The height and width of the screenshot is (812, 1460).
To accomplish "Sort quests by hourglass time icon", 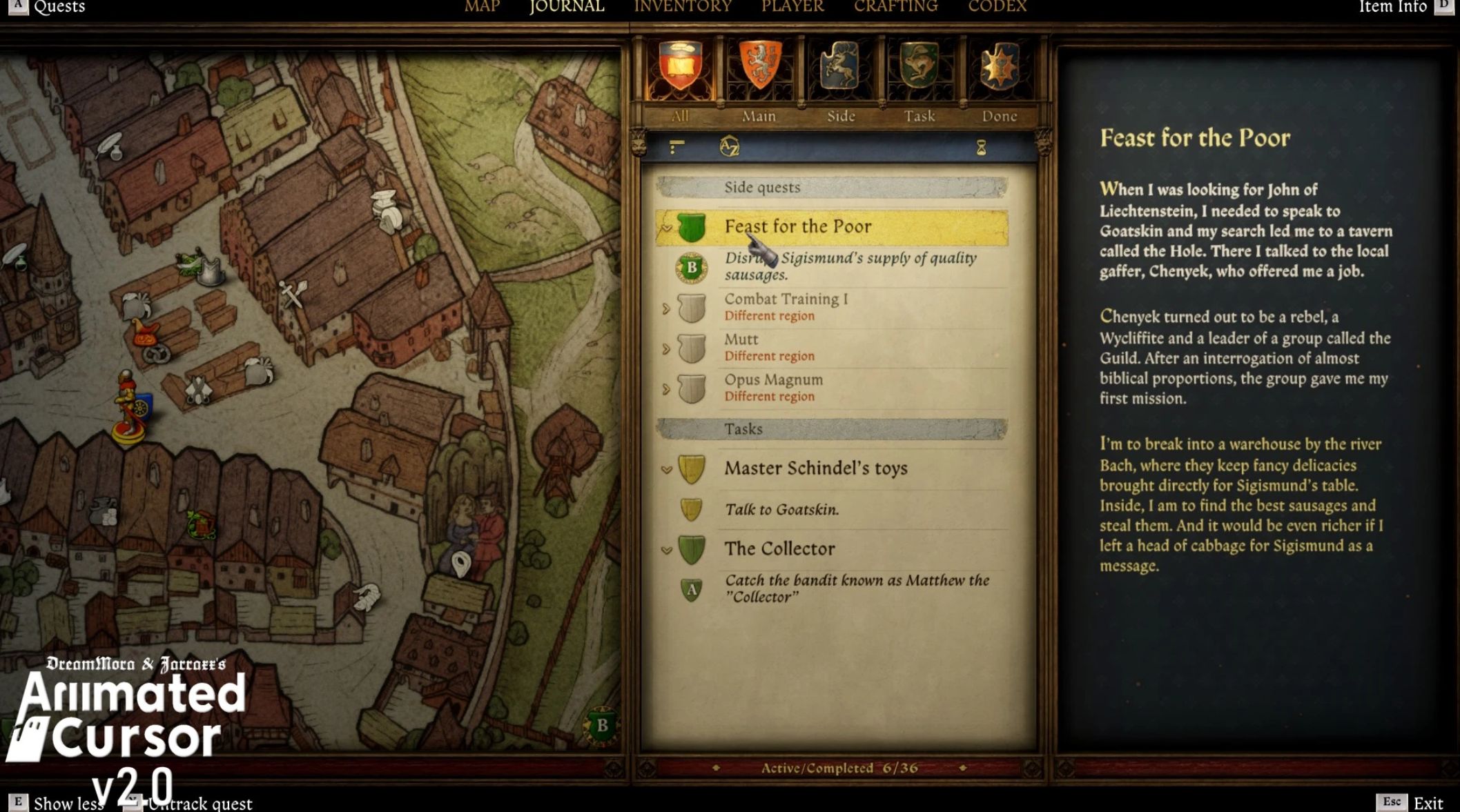I will pos(981,148).
